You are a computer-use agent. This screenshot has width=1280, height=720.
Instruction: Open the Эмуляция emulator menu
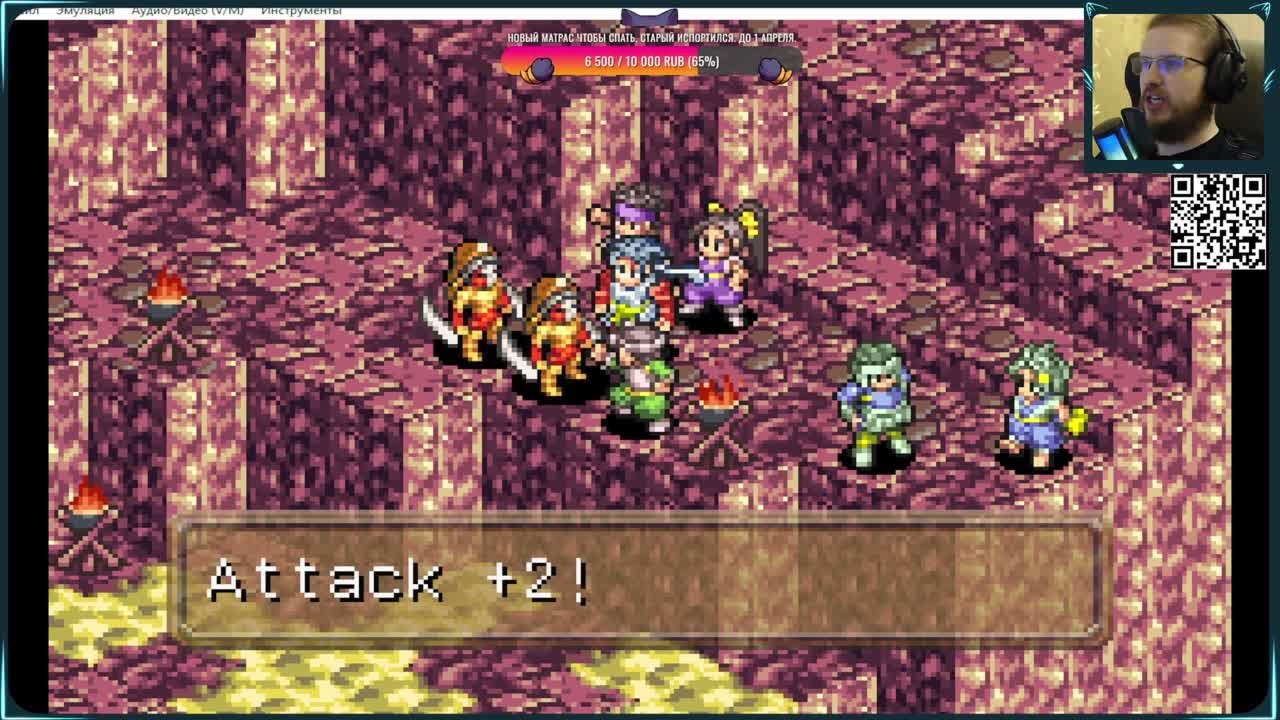(85, 9)
